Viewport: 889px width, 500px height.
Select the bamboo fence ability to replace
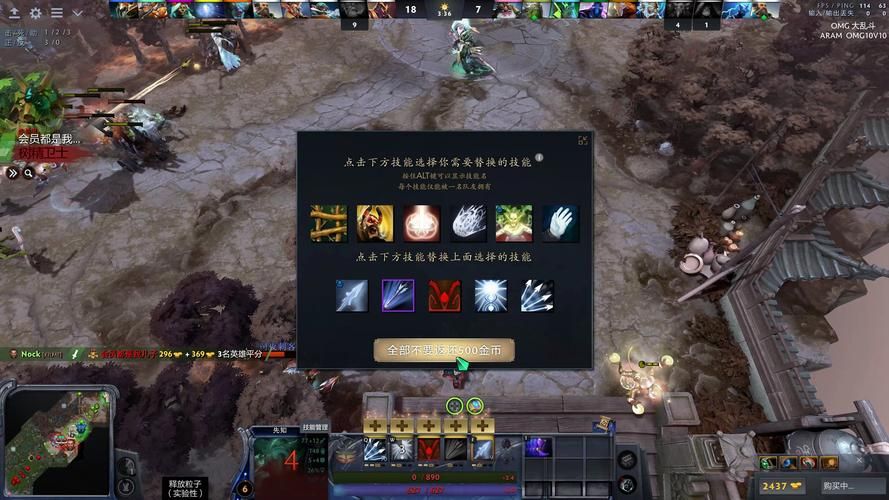tap(327, 223)
